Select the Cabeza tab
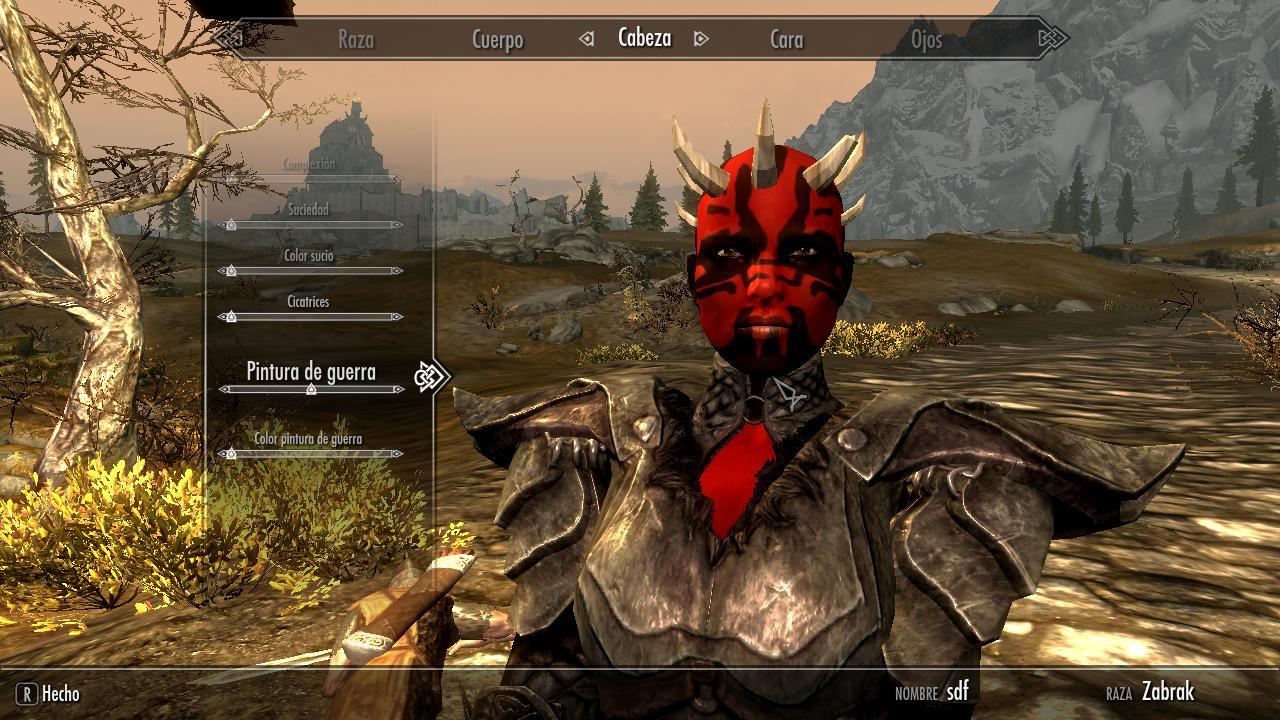 (x=644, y=38)
